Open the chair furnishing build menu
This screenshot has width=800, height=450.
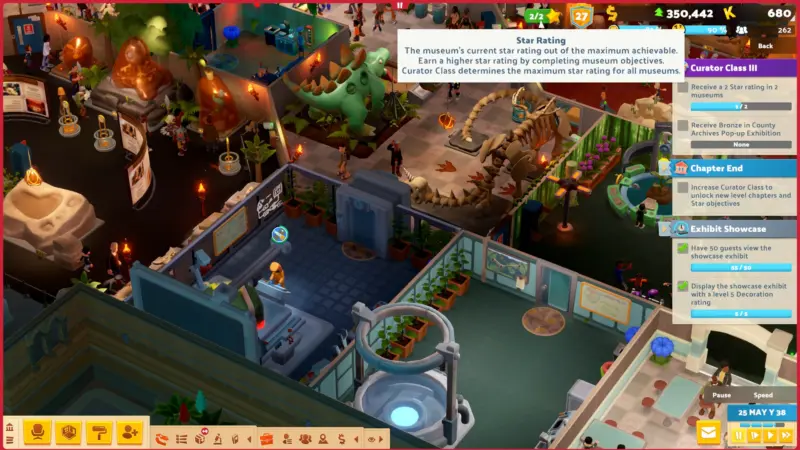click(38, 432)
